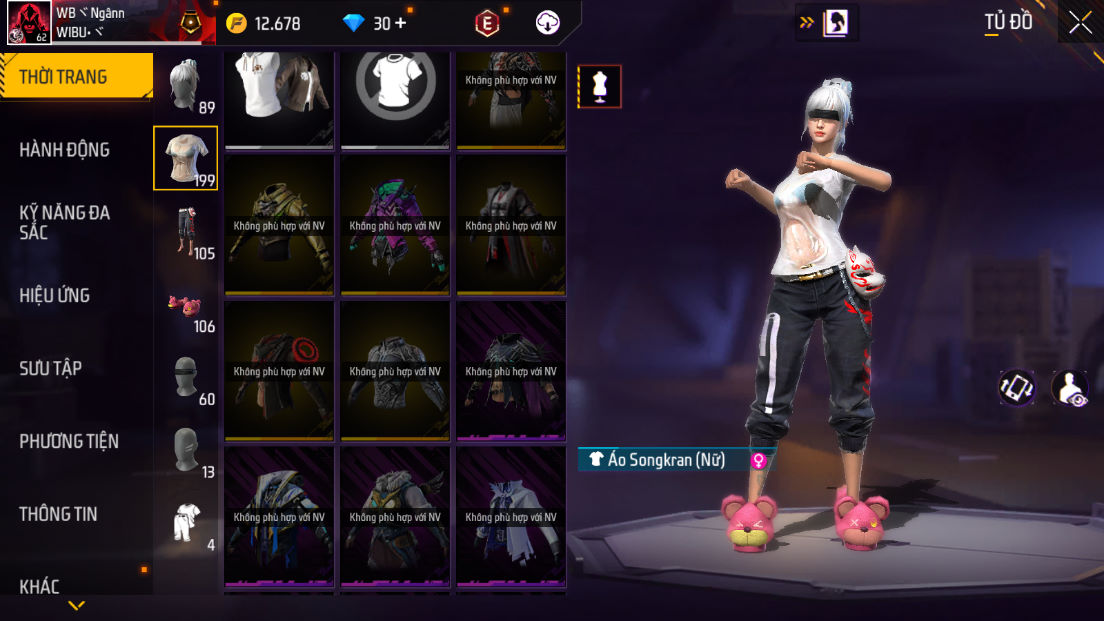Open the SƯU TẬP section
1104x621 pixels.
pyautogui.click(x=51, y=368)
